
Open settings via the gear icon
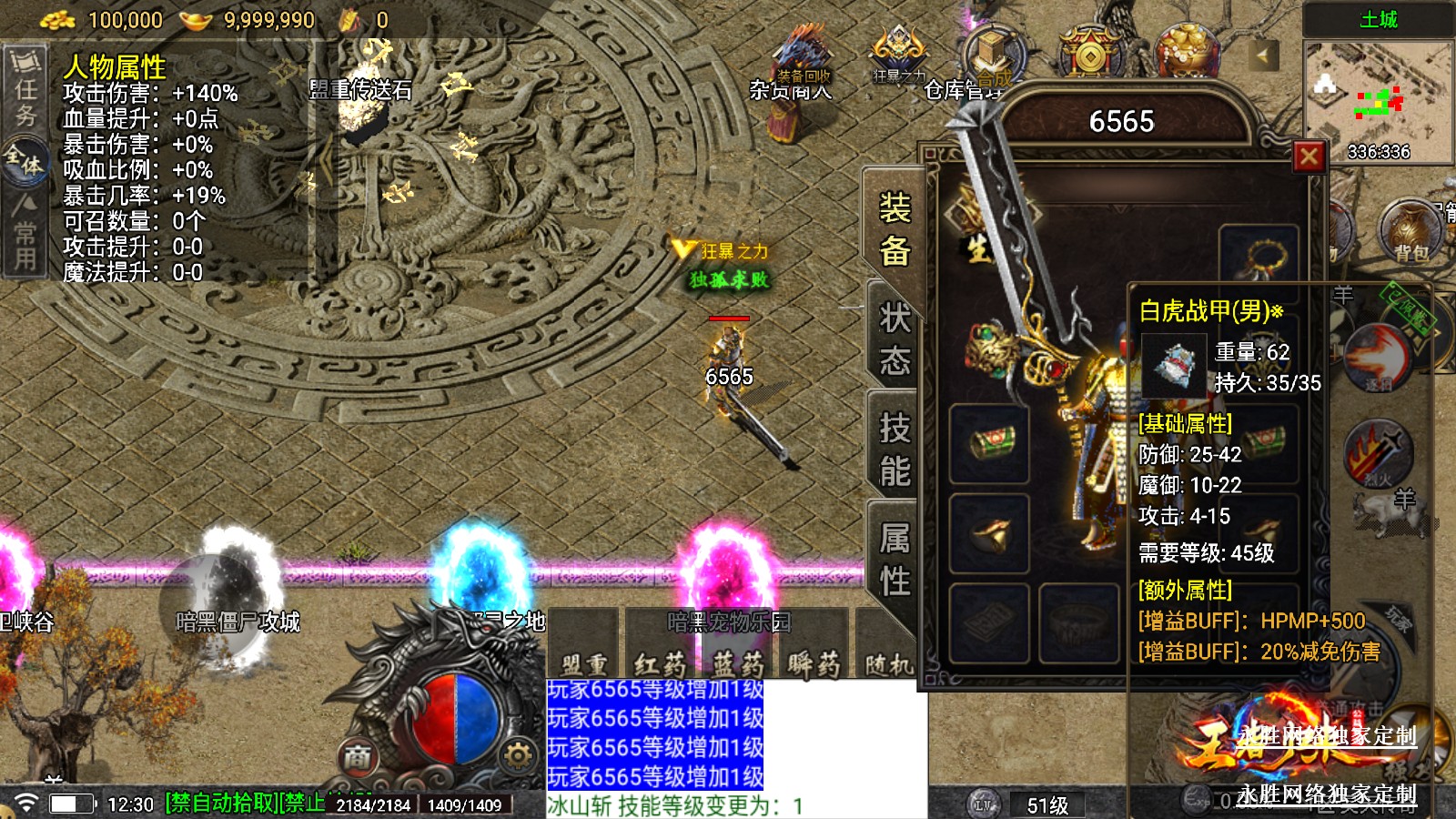[518, 755]
